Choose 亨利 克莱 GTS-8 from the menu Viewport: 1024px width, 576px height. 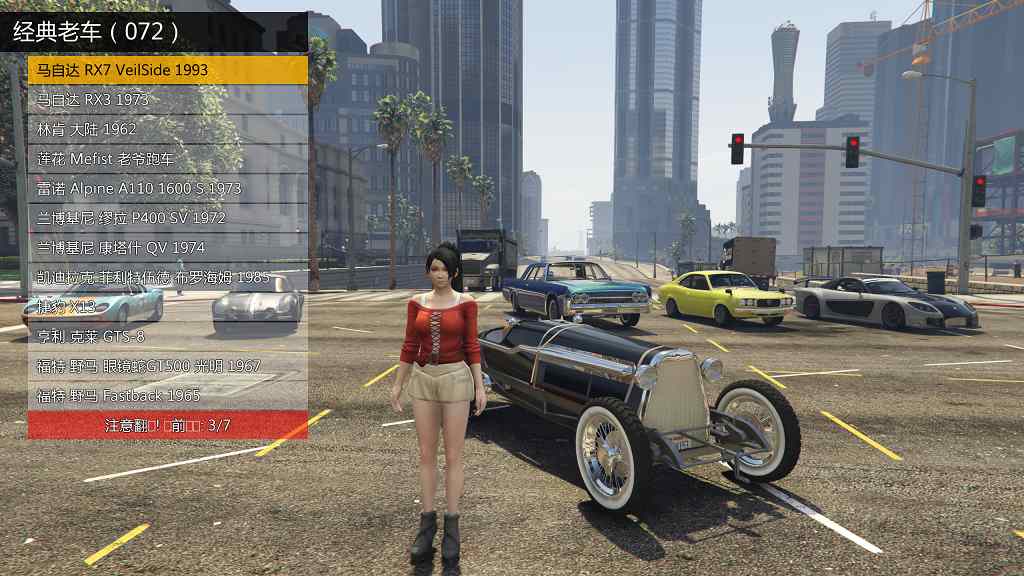click(x=167, y=336)
